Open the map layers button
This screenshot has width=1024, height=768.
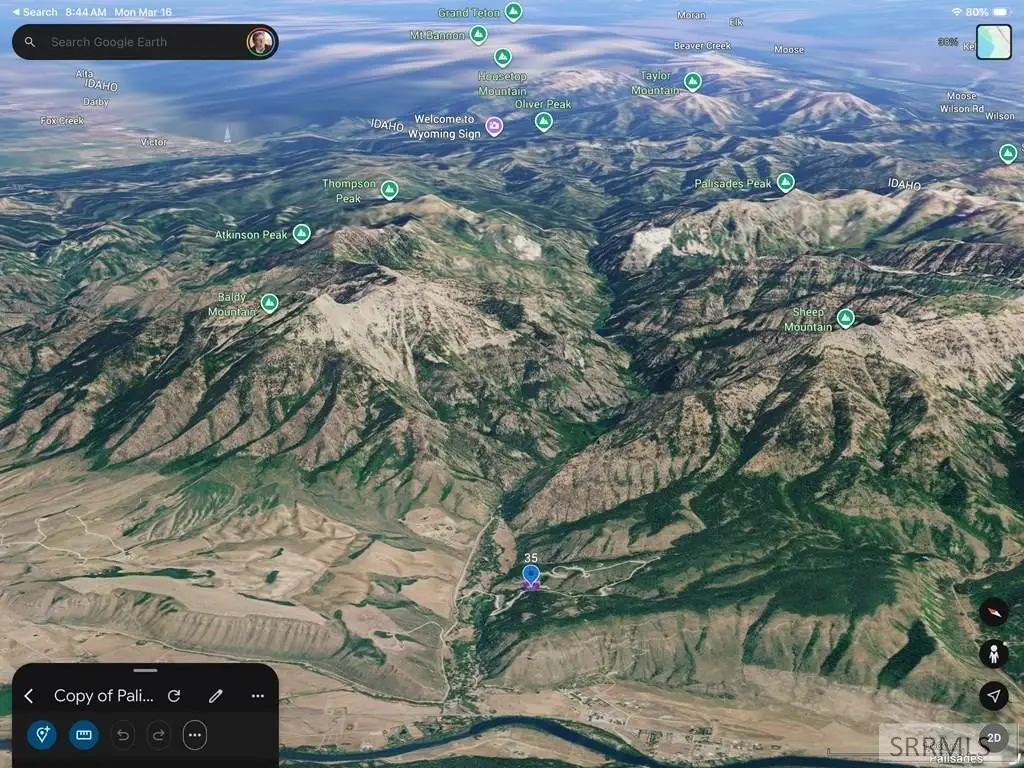[x=994, y=42]
